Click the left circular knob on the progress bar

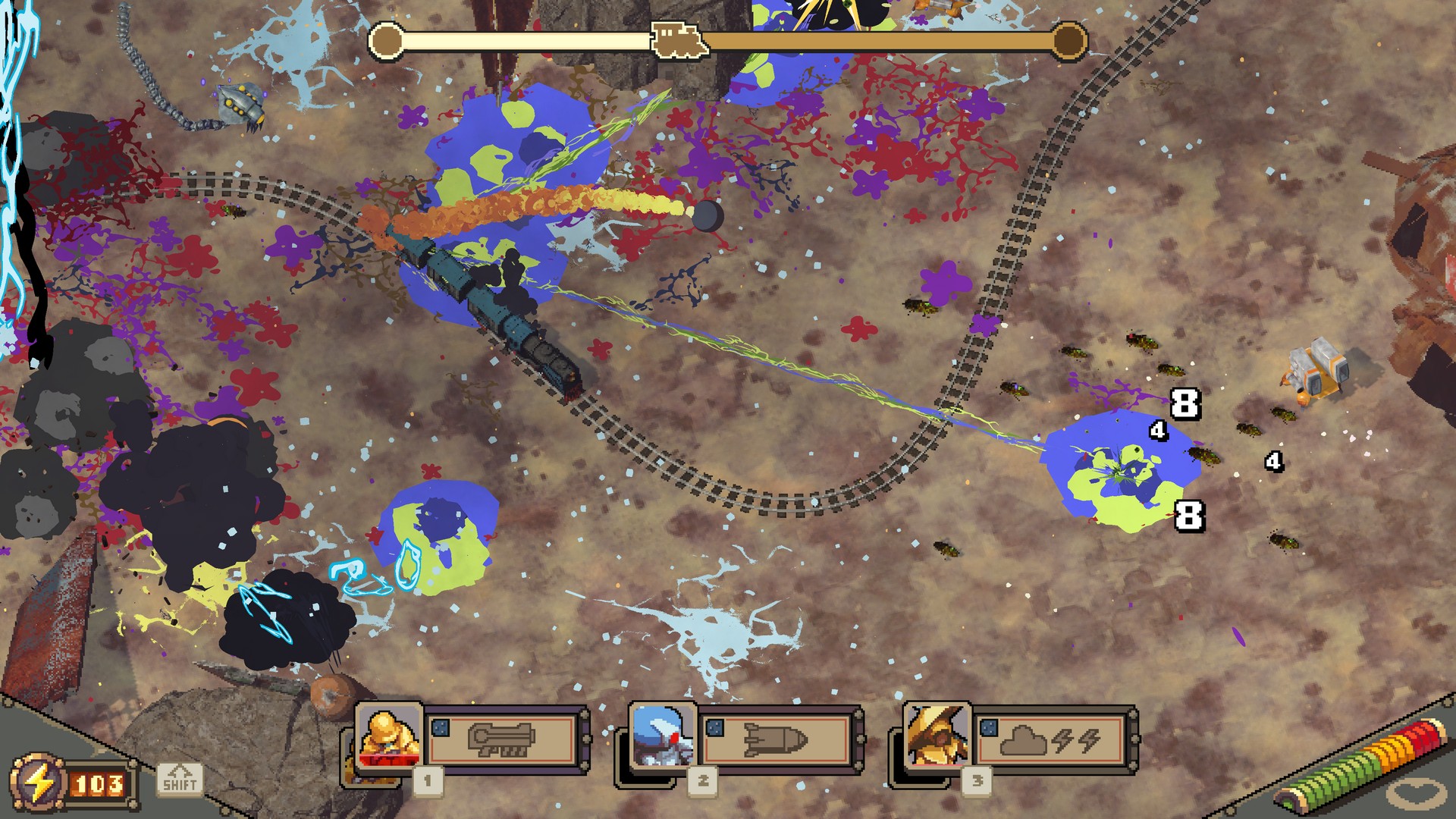[x=387, y=40]
